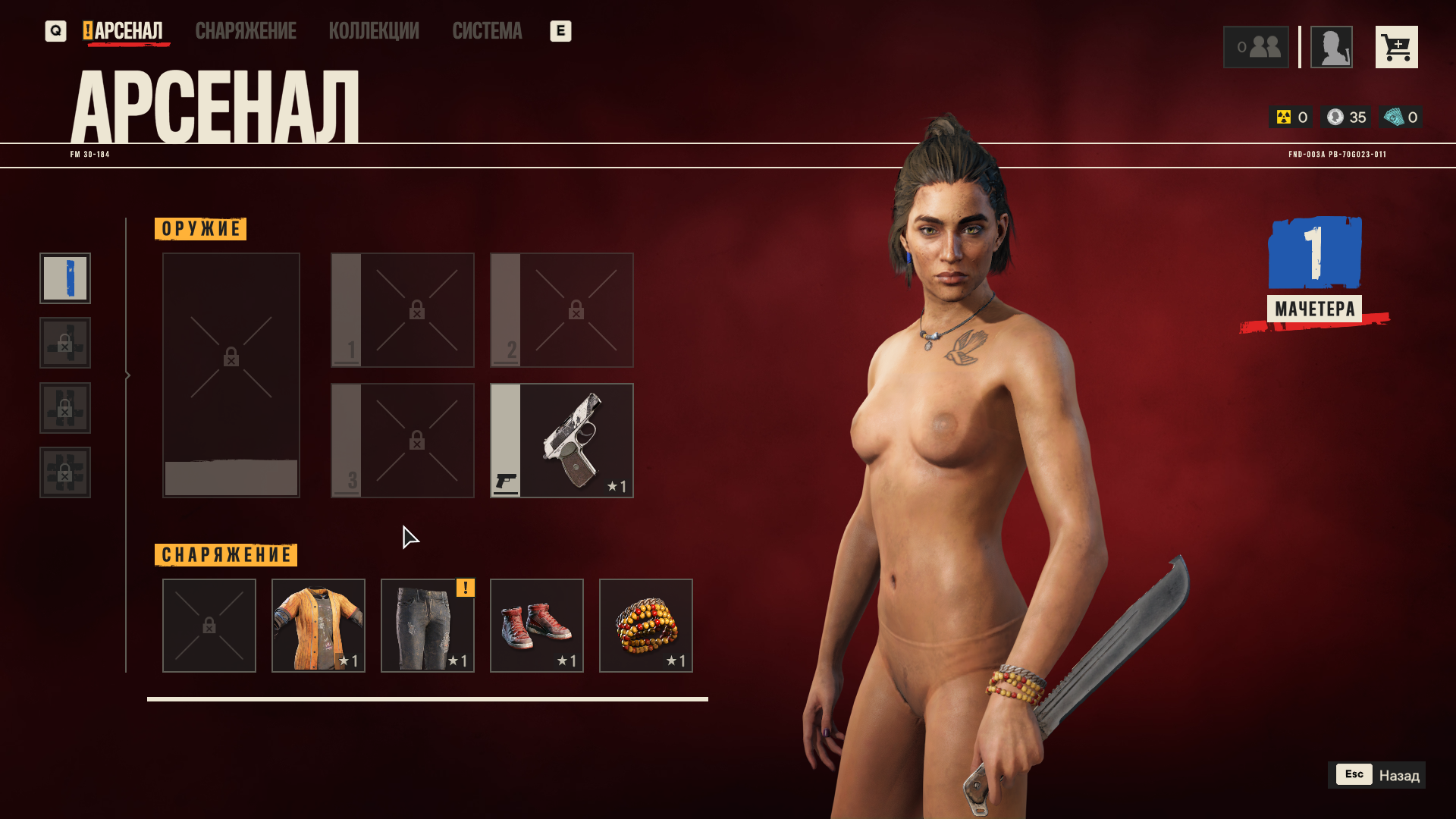Choose the orange jacket gear slot
1456x819 pixels.
click(x=318, y=626)
